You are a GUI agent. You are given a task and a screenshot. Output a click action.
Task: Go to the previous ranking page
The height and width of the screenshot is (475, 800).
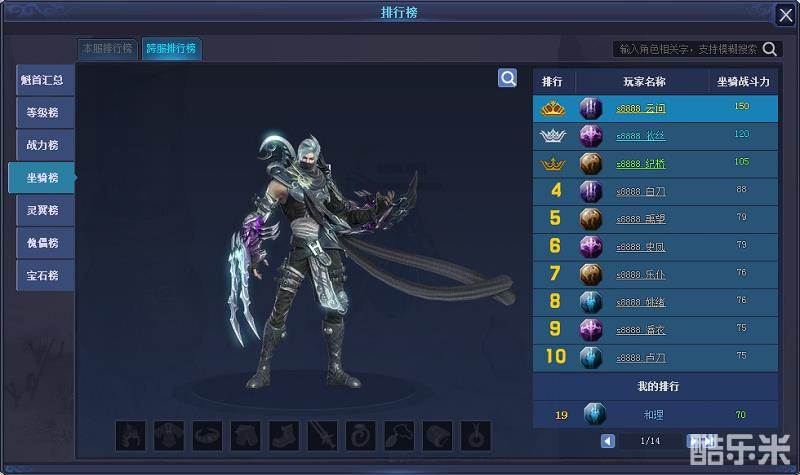coord(608,441)
